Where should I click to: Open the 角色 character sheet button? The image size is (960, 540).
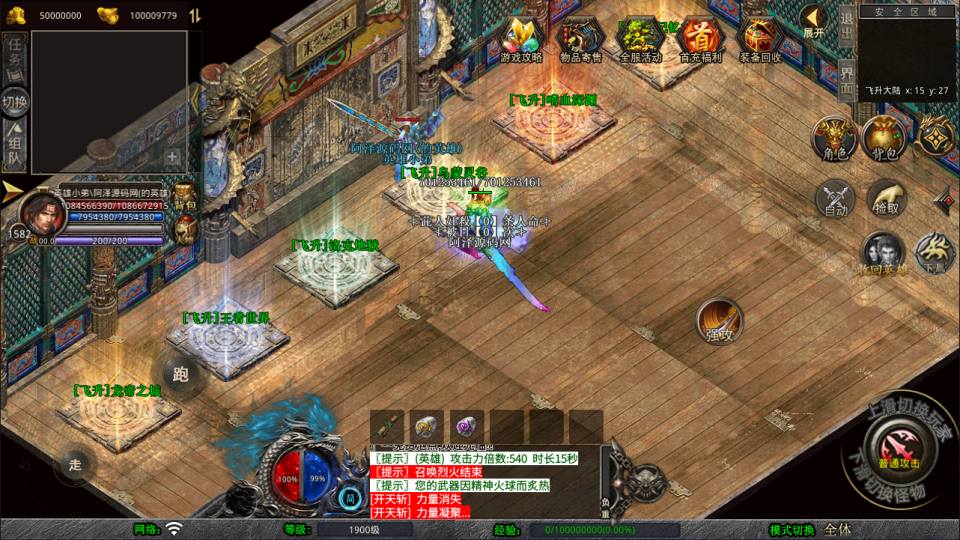point(834,138)
